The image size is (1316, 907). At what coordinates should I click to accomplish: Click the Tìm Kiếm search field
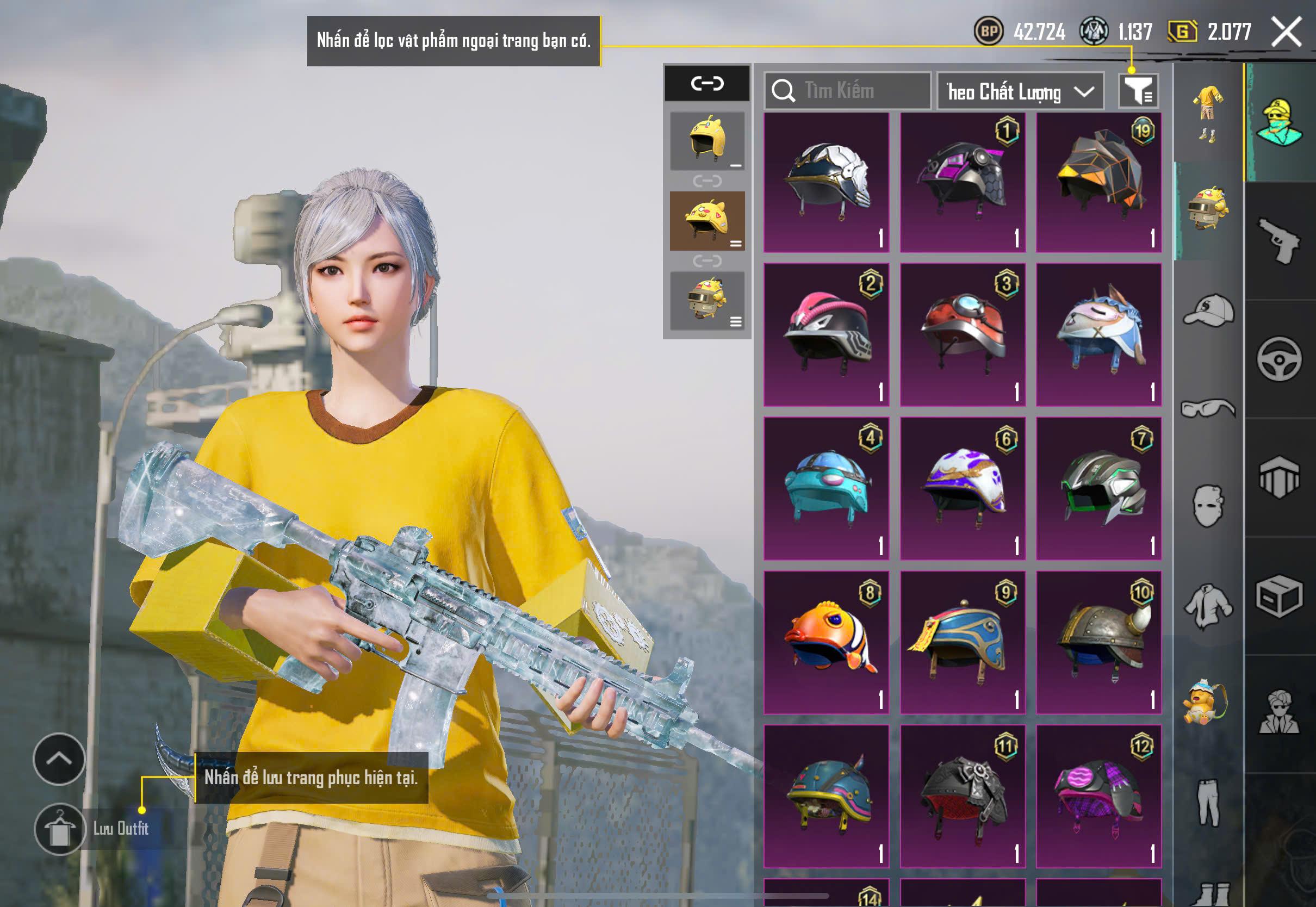click(x=848, y=91)
